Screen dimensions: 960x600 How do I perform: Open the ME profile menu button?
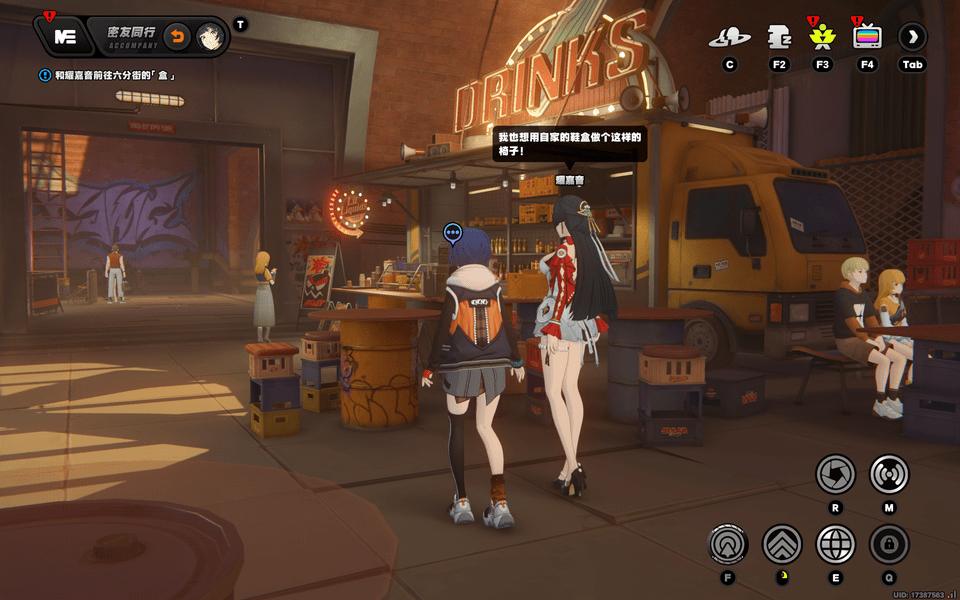pos(66,37)
